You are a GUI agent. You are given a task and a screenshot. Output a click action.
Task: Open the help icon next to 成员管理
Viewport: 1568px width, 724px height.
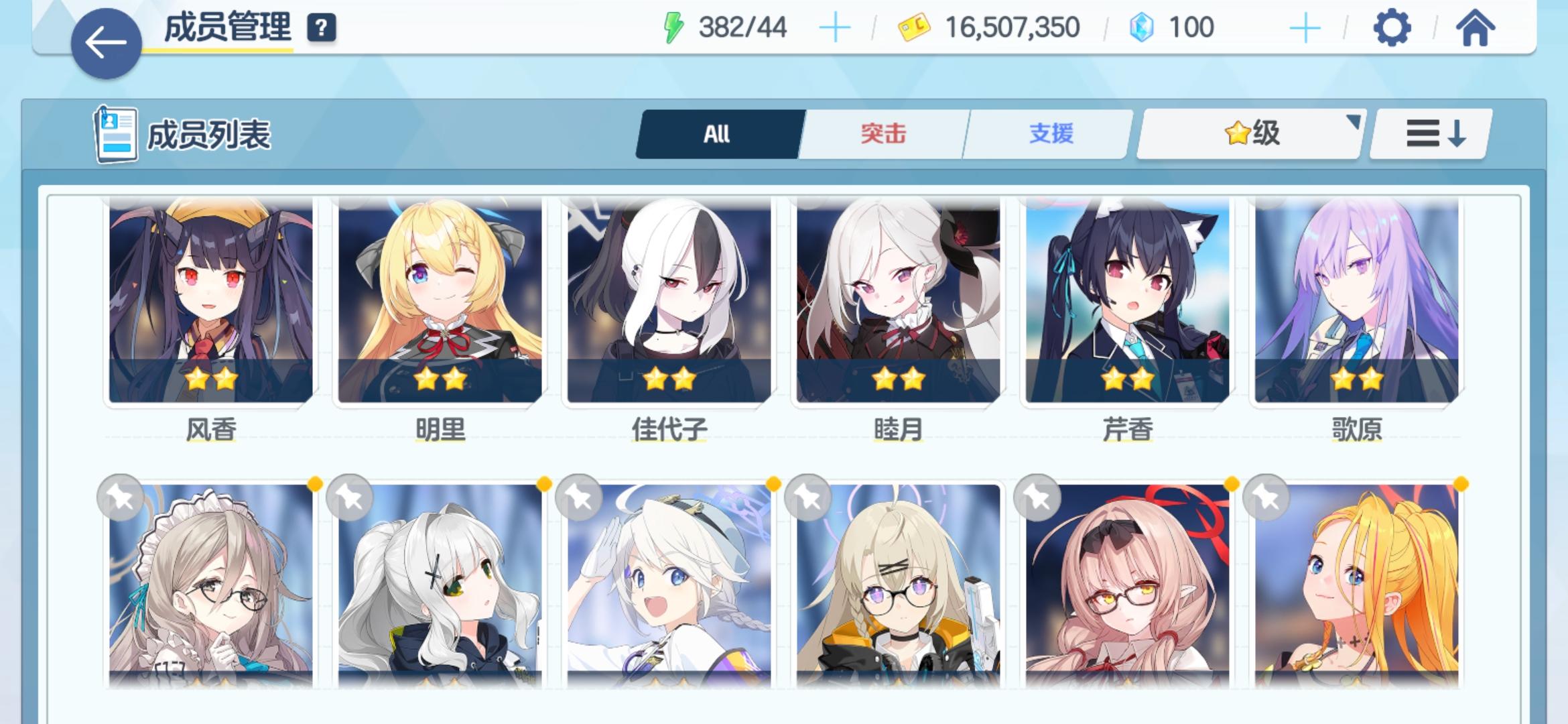click(x=321, y=28)
